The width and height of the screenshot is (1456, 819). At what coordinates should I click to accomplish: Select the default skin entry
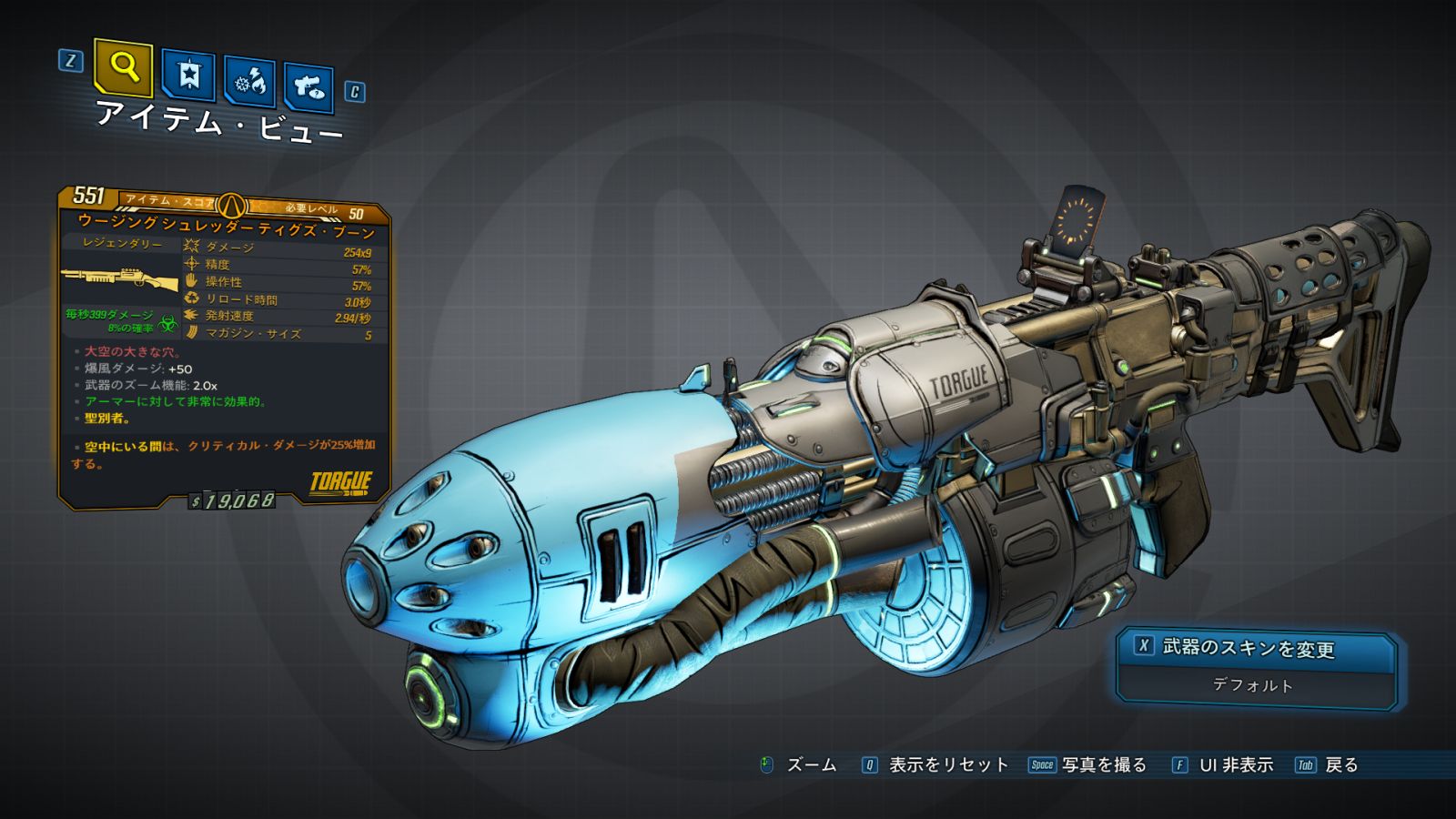[x=1253, y=685]
